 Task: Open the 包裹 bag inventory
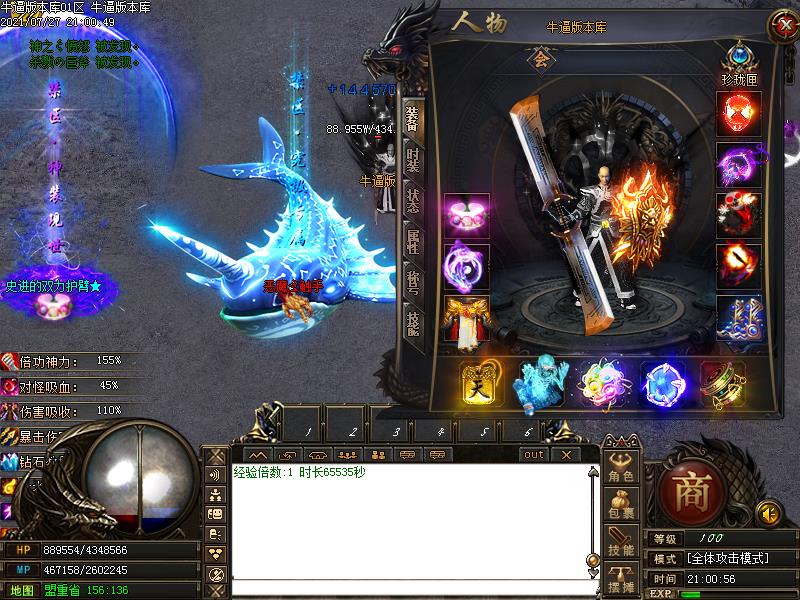[x=621, y=506]
